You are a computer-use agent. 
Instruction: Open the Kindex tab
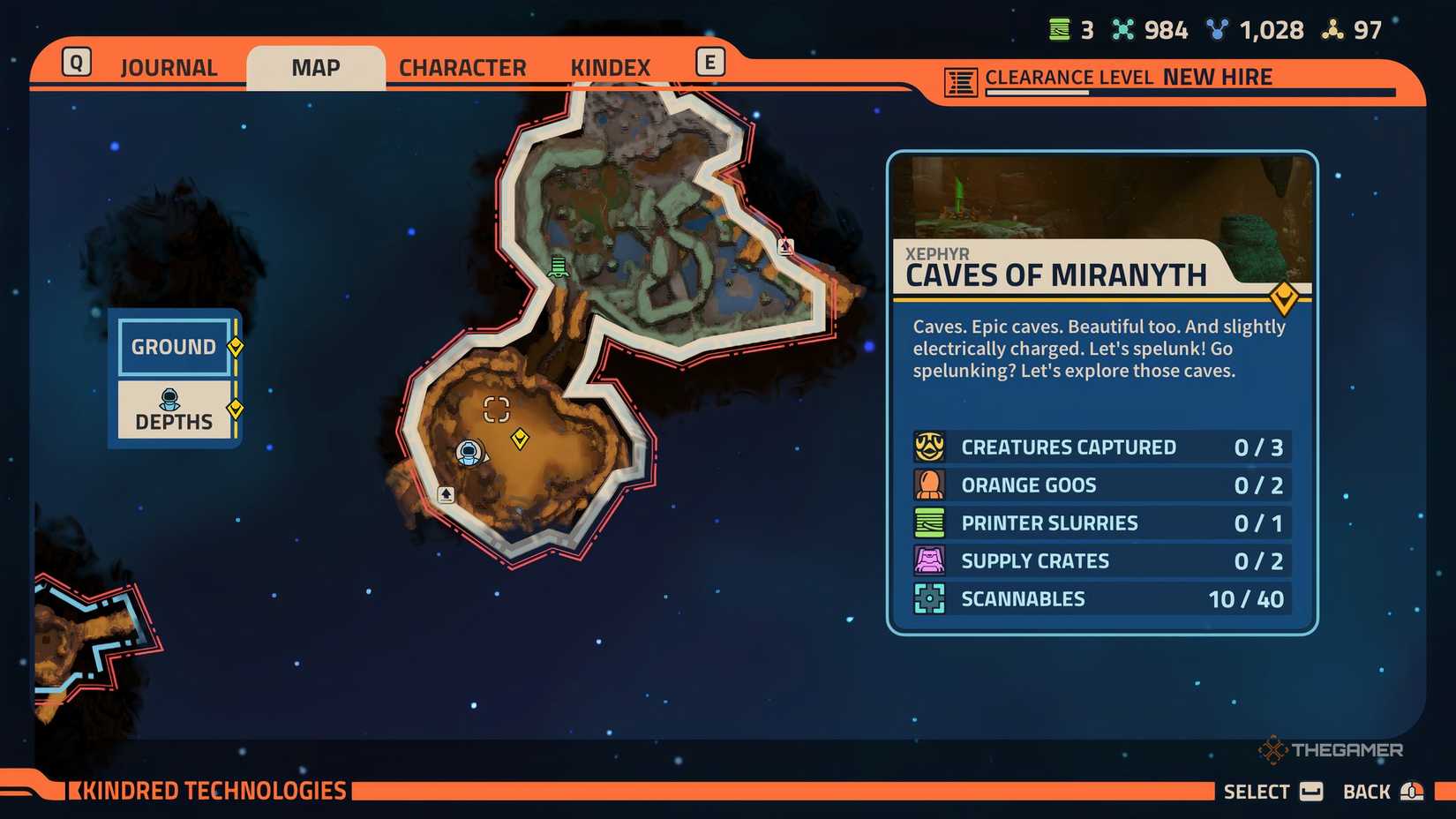pos(611,65)
